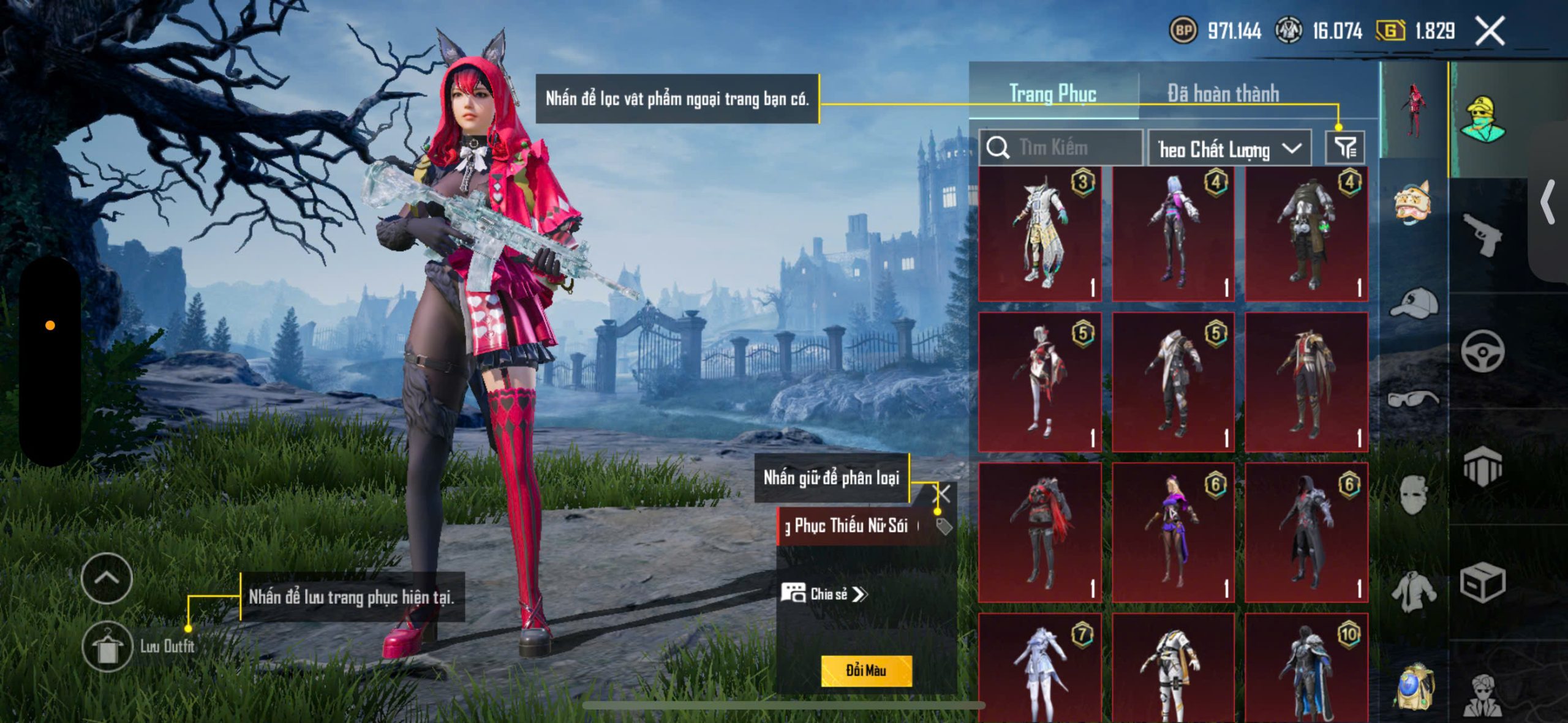The width and height of the screenshot is (1568, 723).
Task: Select the level 3 white-gold outfit tile
Action: (1039, 234)
